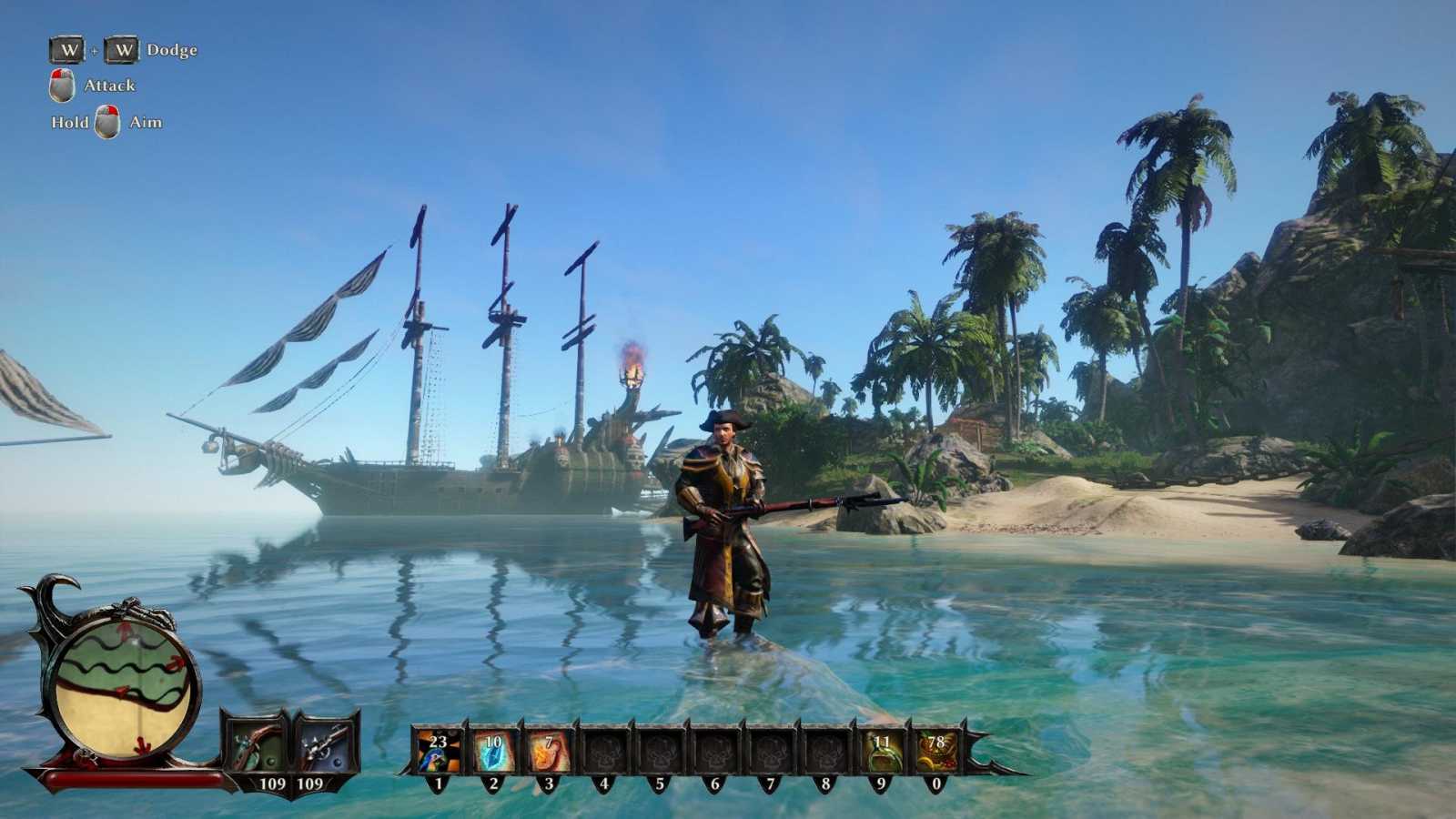Select the flintlock pistol on blue background

pyautogui.click(x=324, y=747)
